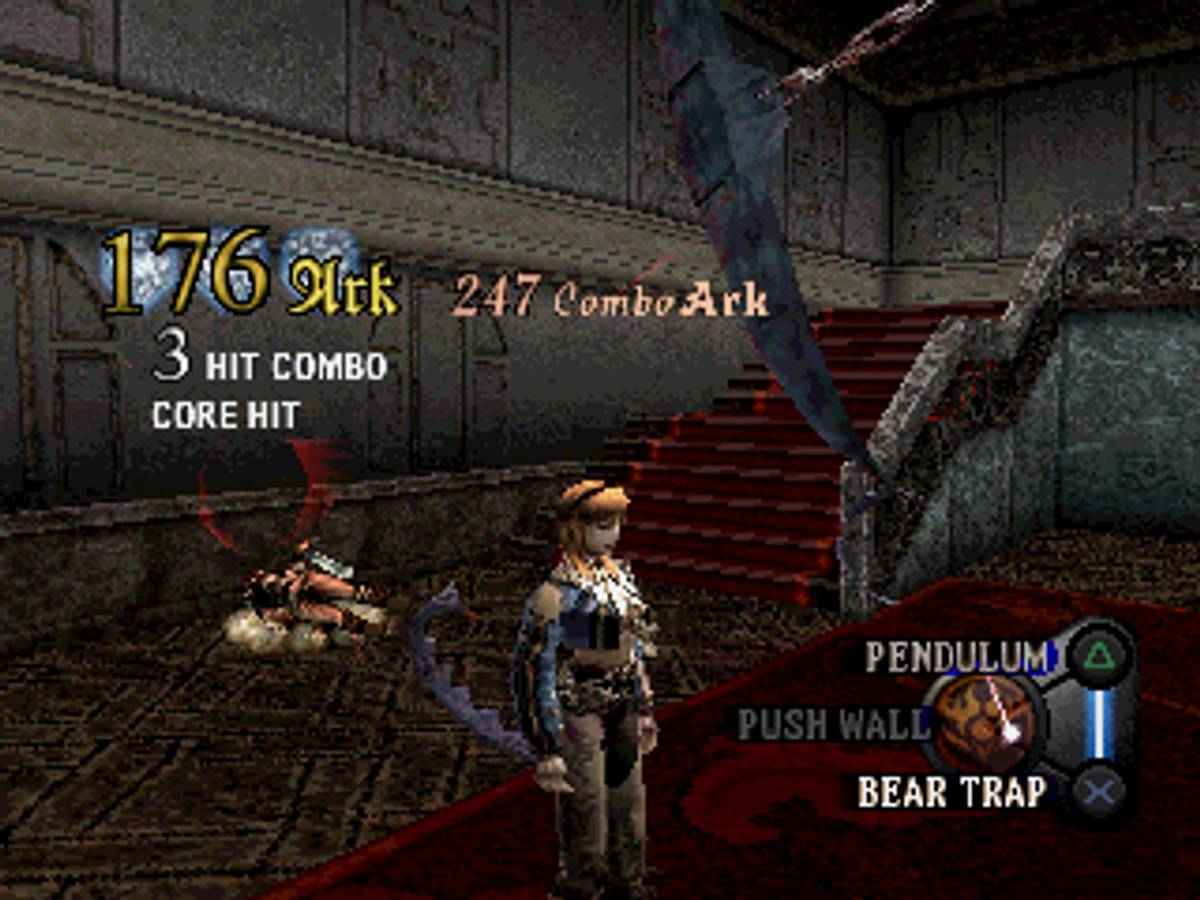Choose the Push Wall trap label
Image resolution: width=1200 pixels, height=900 pixels.
pos(832,724)
